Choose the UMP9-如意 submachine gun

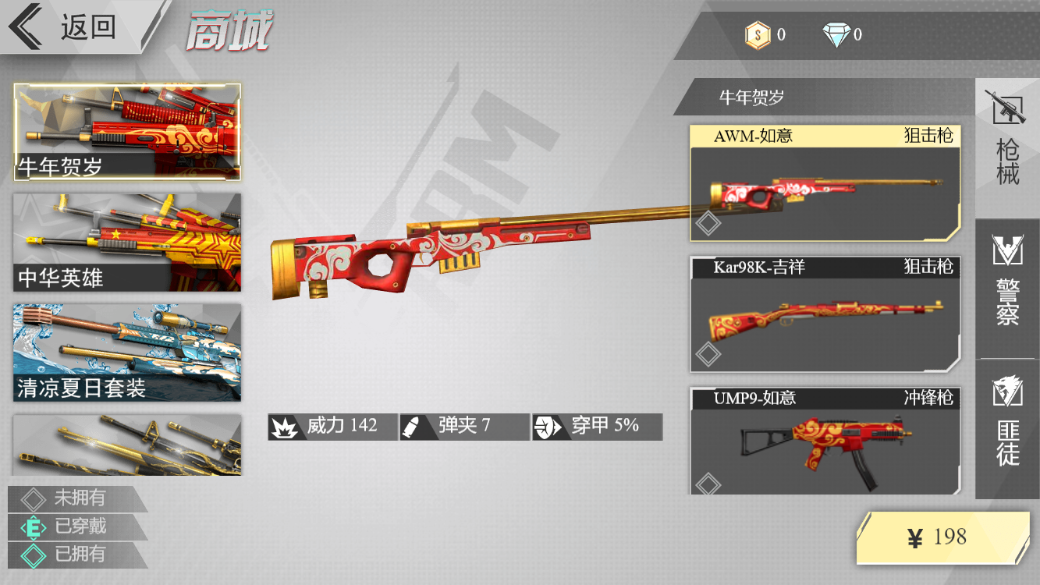coord(825,441)
